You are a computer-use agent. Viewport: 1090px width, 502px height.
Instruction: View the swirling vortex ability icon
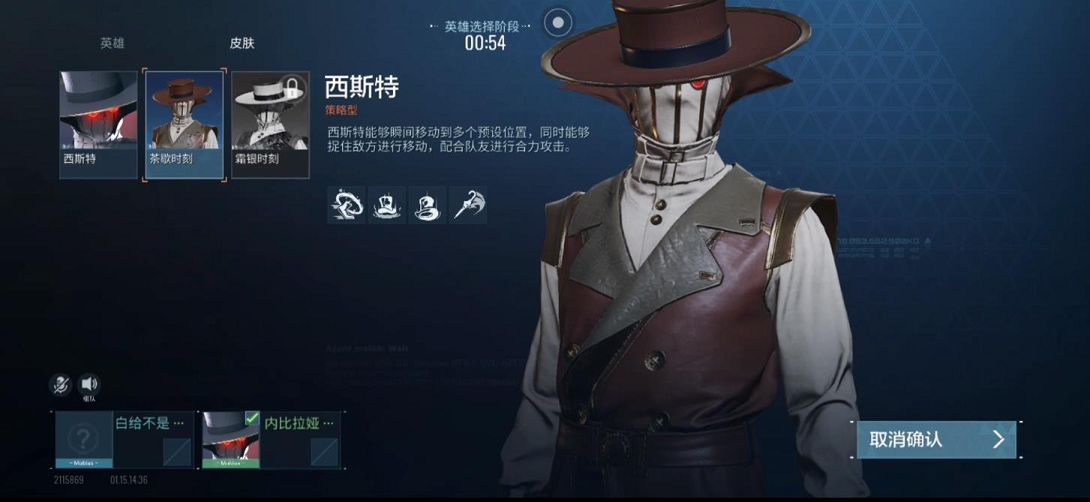(x=346, y=205)
